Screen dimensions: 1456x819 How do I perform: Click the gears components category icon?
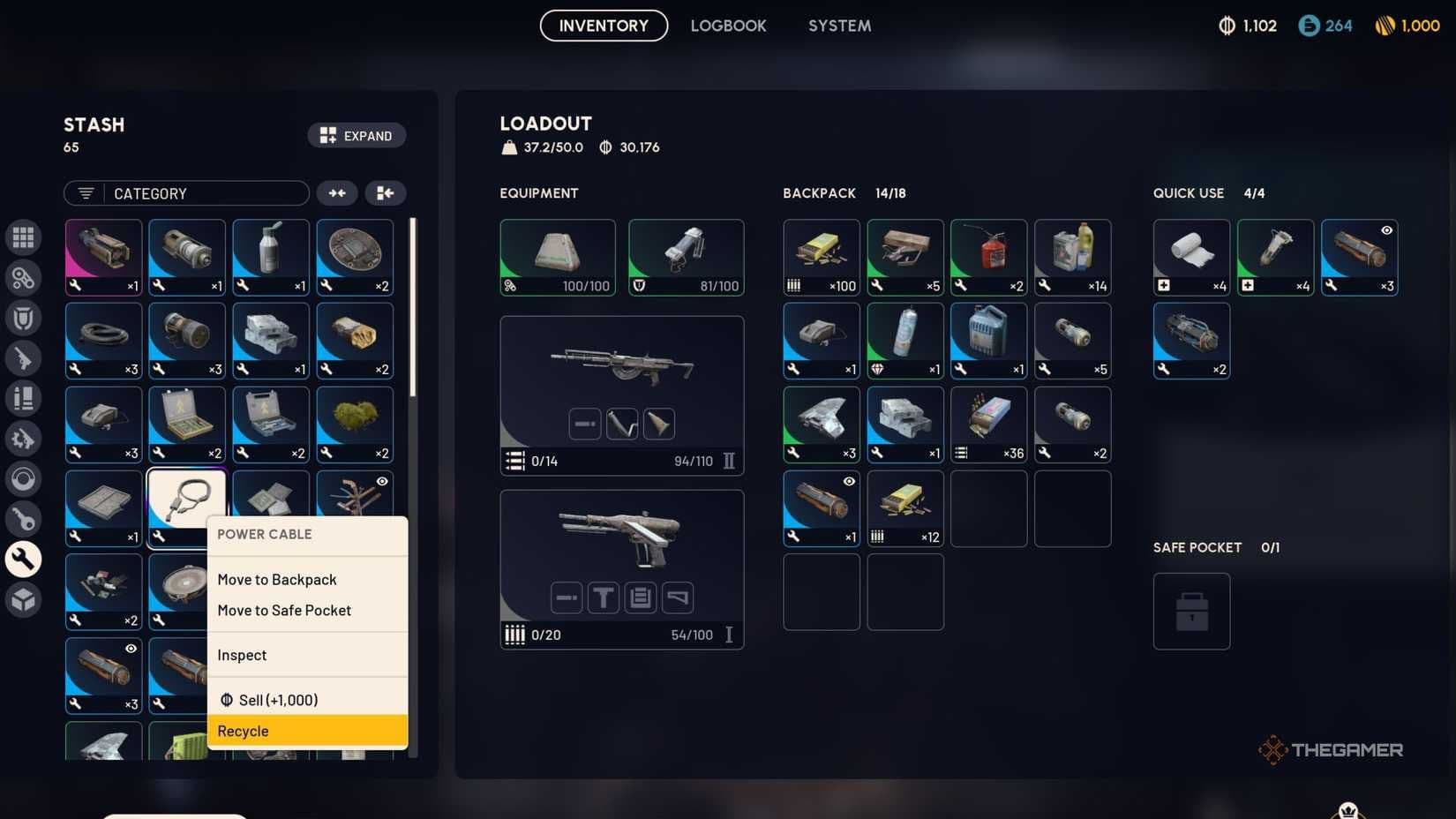click(x=24, y=277)
